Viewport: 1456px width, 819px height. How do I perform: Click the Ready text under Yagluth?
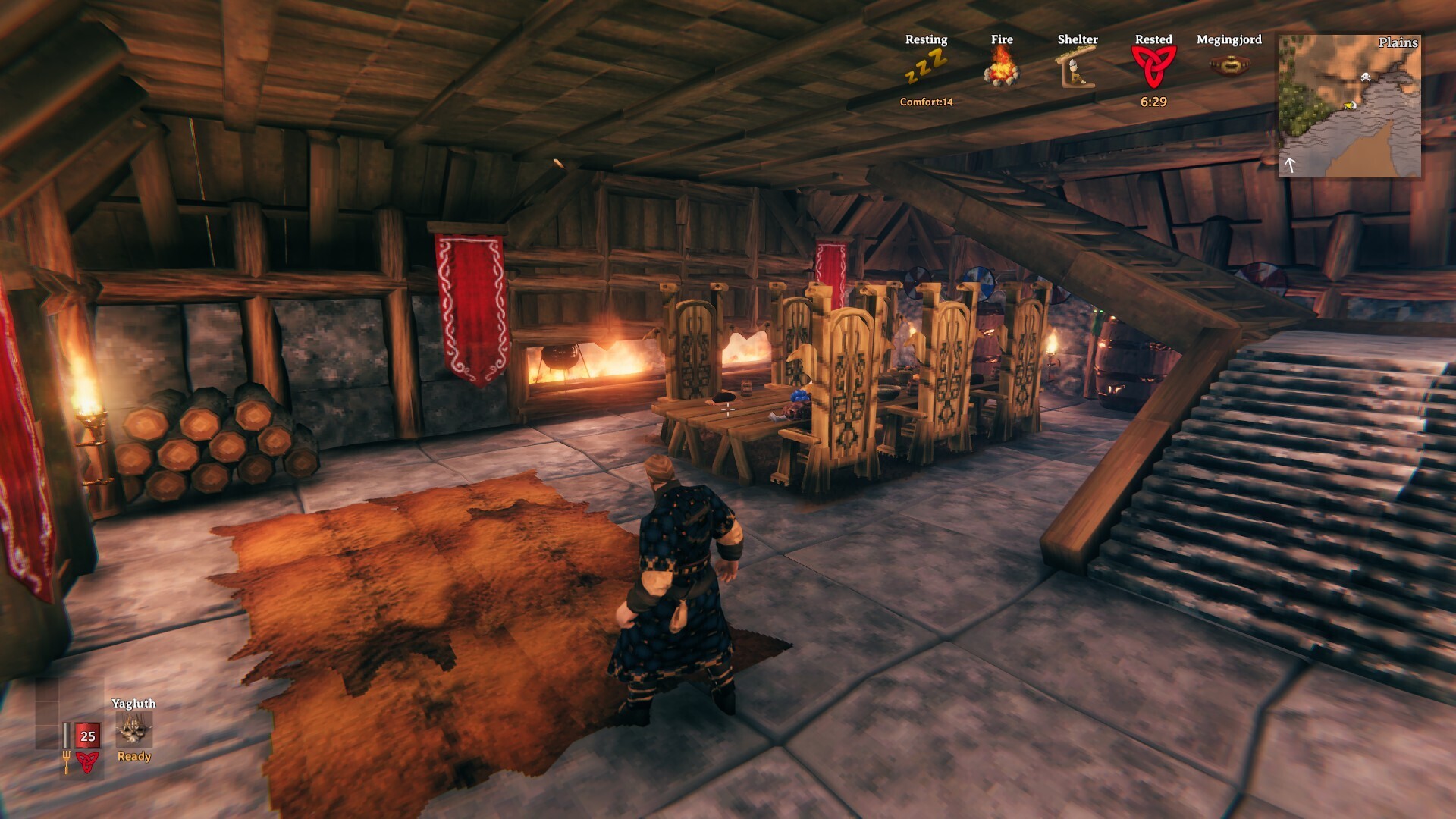pos(134,756)
